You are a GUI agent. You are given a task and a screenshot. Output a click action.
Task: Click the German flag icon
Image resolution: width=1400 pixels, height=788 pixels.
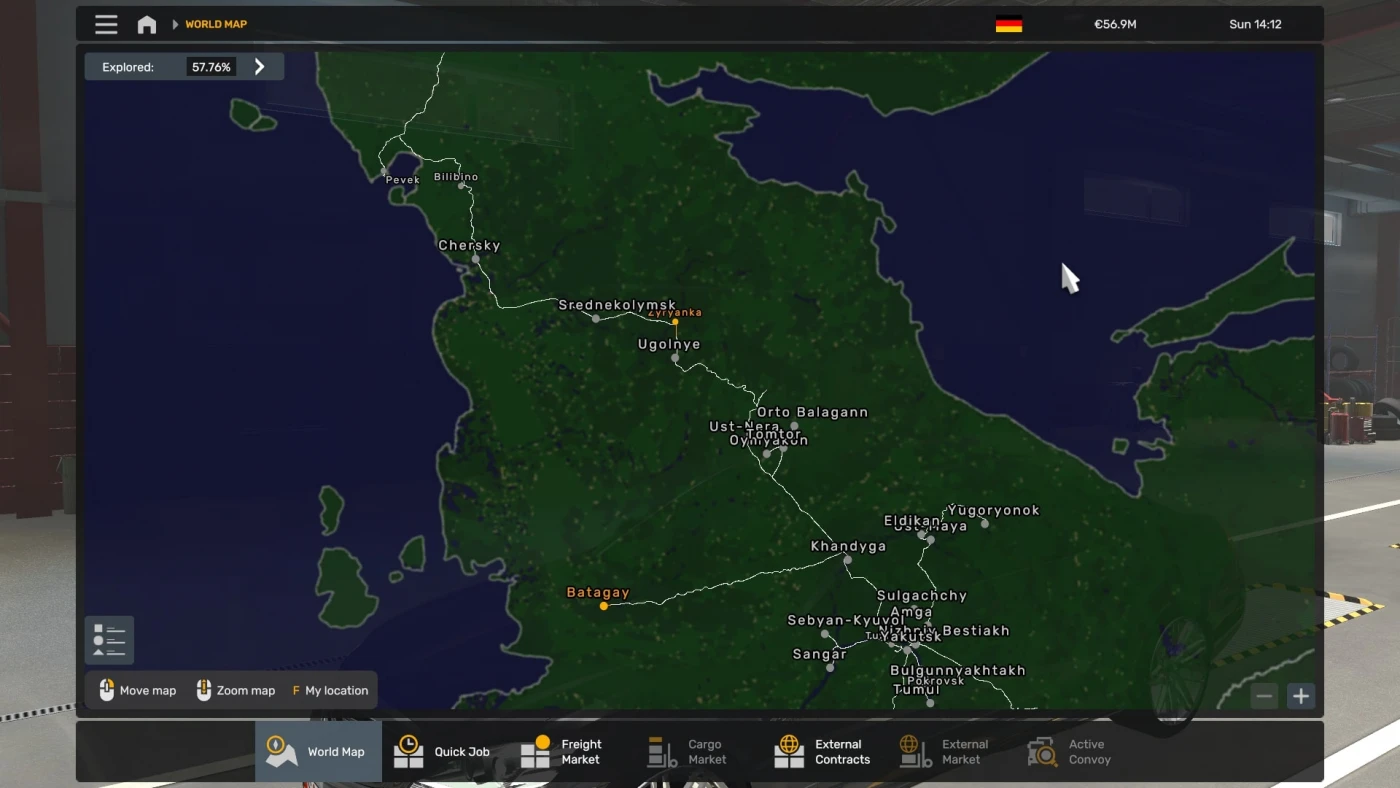click(x=1007, y=24)
